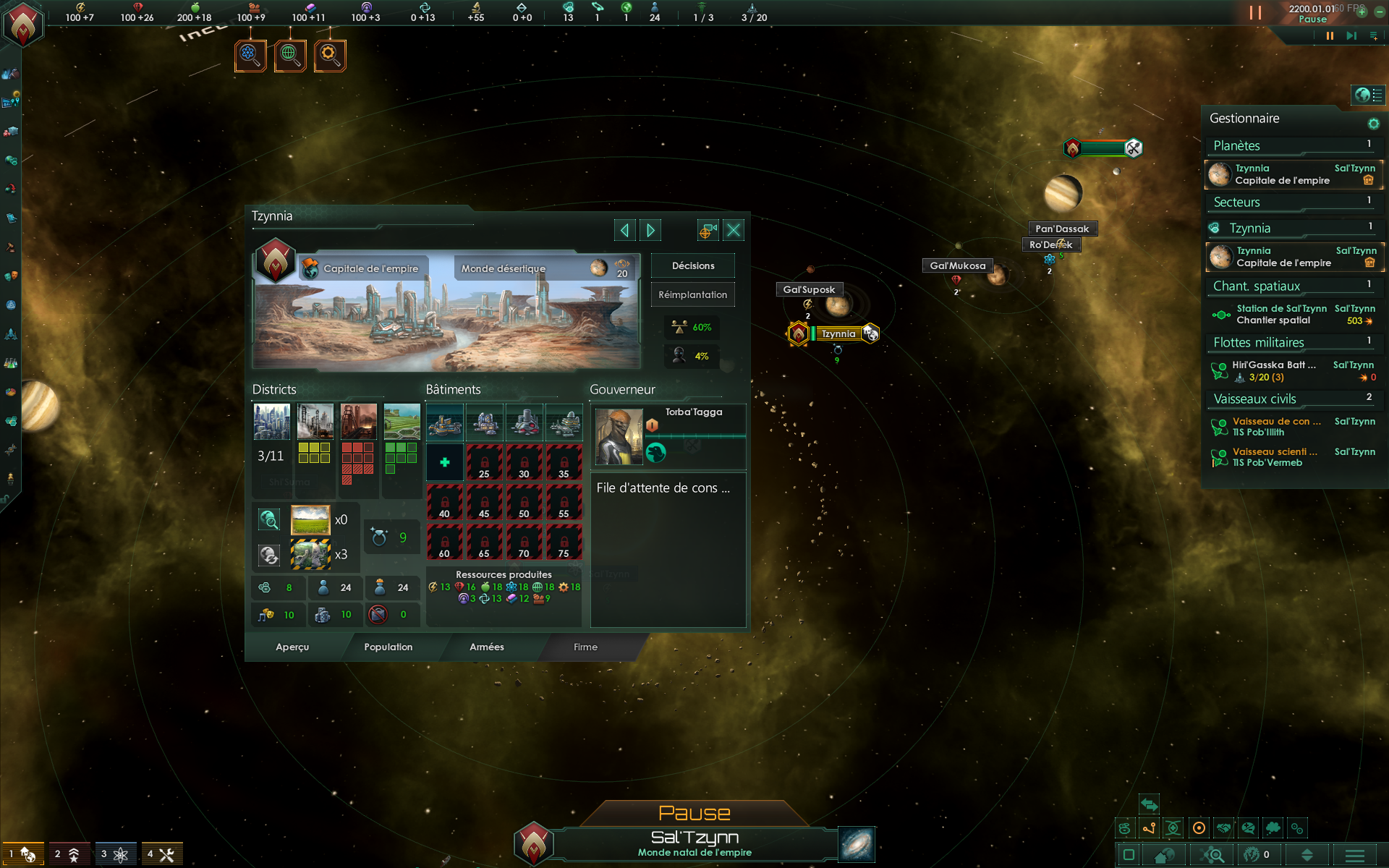The width and height of the screenshot is (1389, 868).
Task: Switch to the Population tab
Action: pos(388,647)
